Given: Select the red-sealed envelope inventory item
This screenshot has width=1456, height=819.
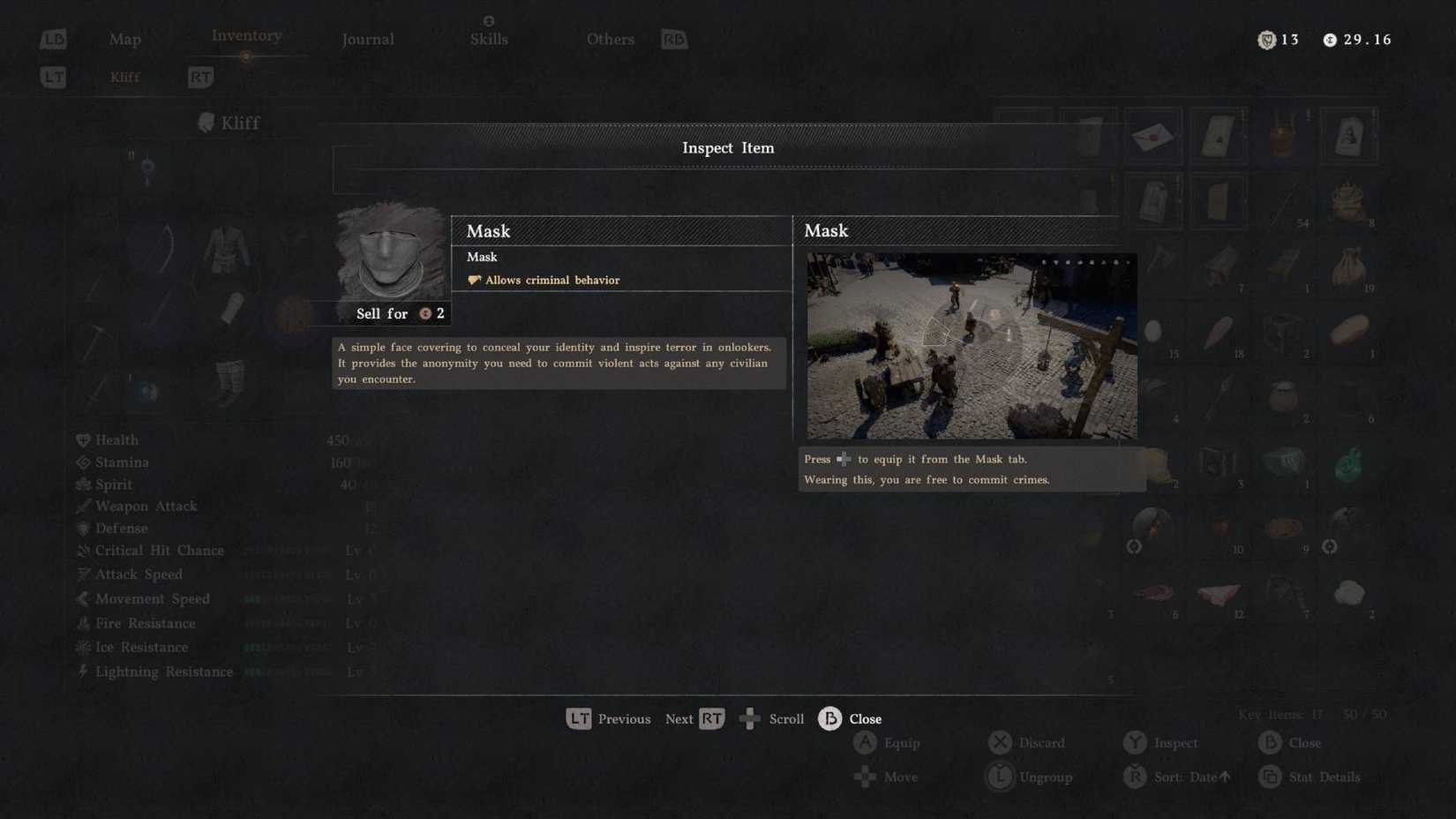Looking at the screenshot, I should (x=1153, y=135).
